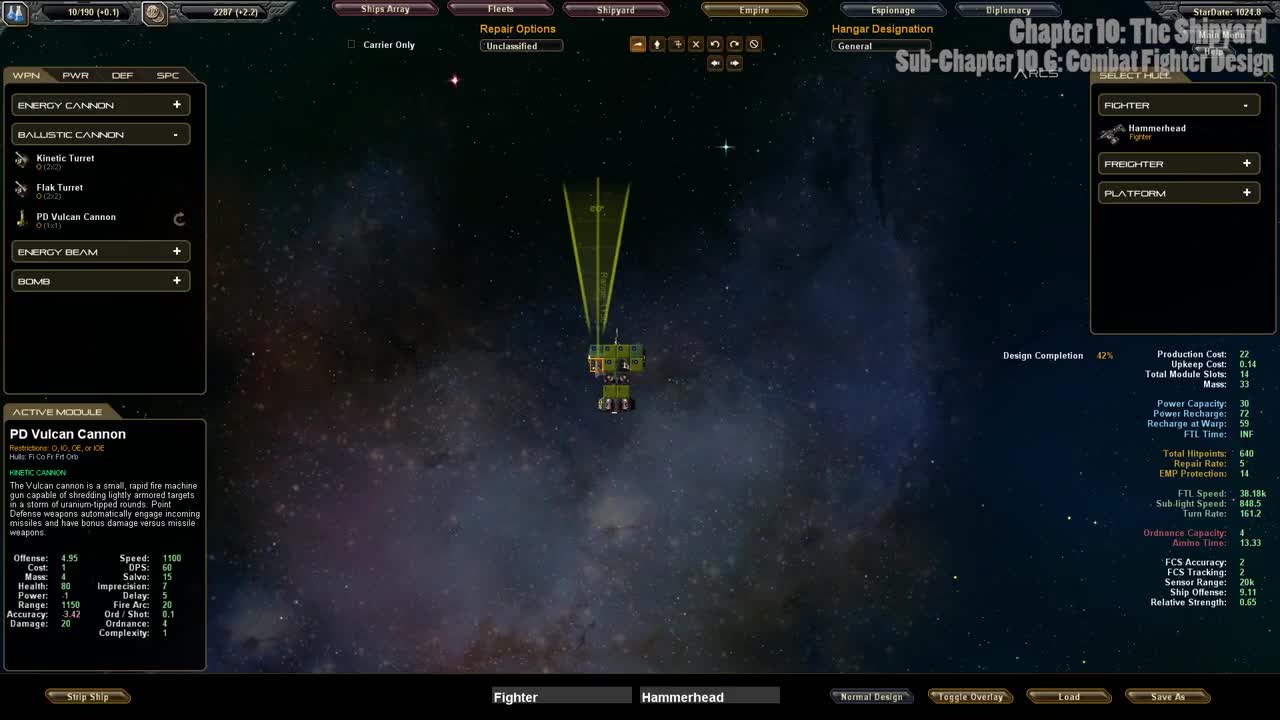Collapse the Ballistic Cannon category

click(100, 134)
